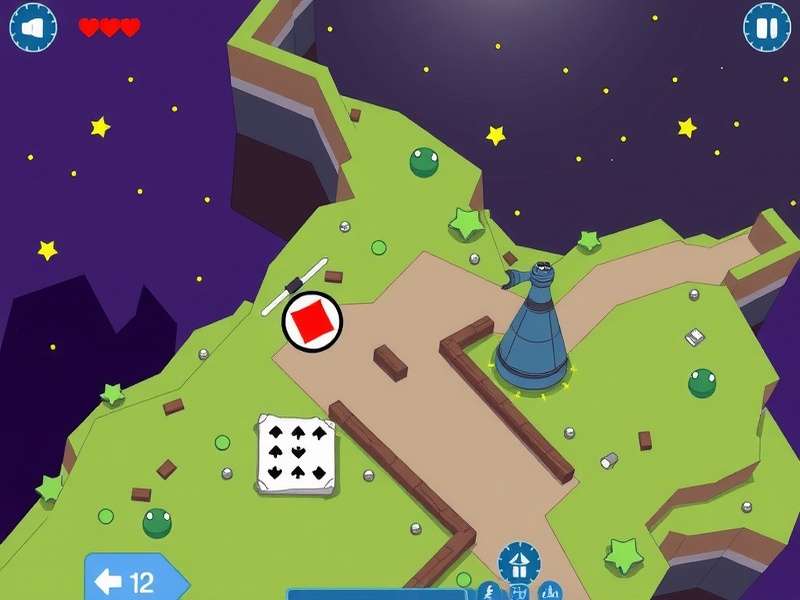The width and height of the screenshot is (800, 600).
Task: Pause the game with the pause button
Action: (x=767, y=27)
